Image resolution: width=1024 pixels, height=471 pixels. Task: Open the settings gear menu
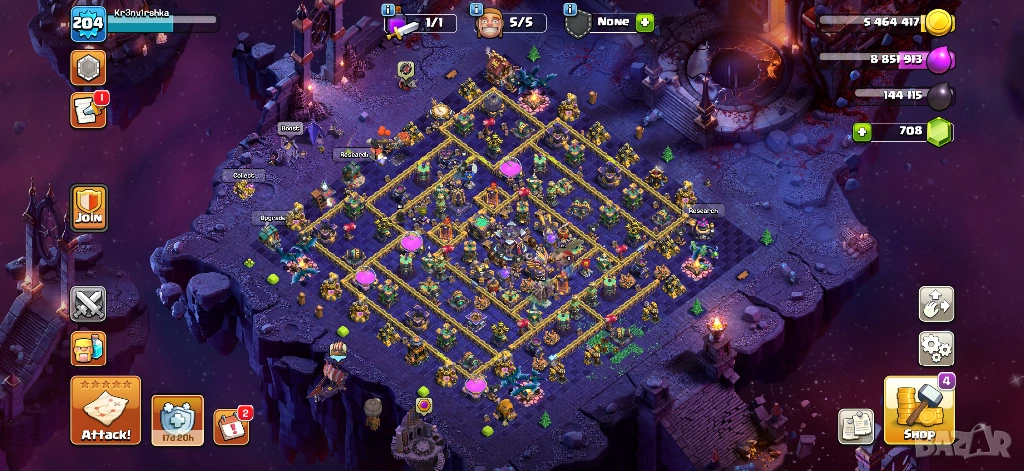click(936, 349)
